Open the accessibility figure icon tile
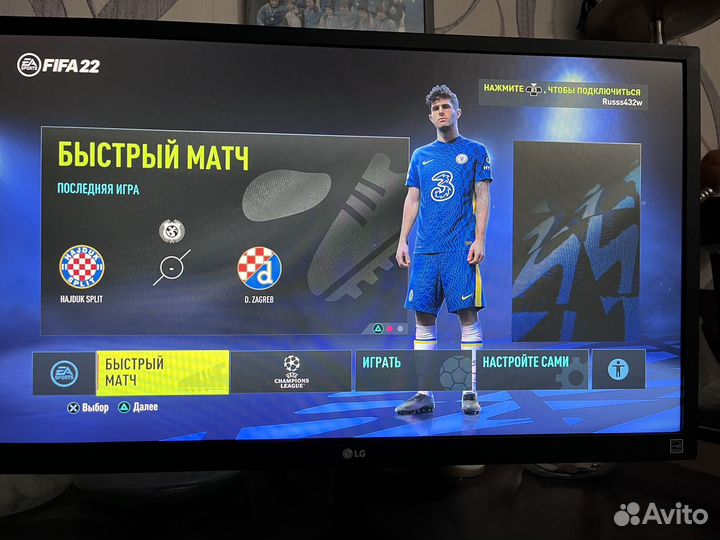 618,369
